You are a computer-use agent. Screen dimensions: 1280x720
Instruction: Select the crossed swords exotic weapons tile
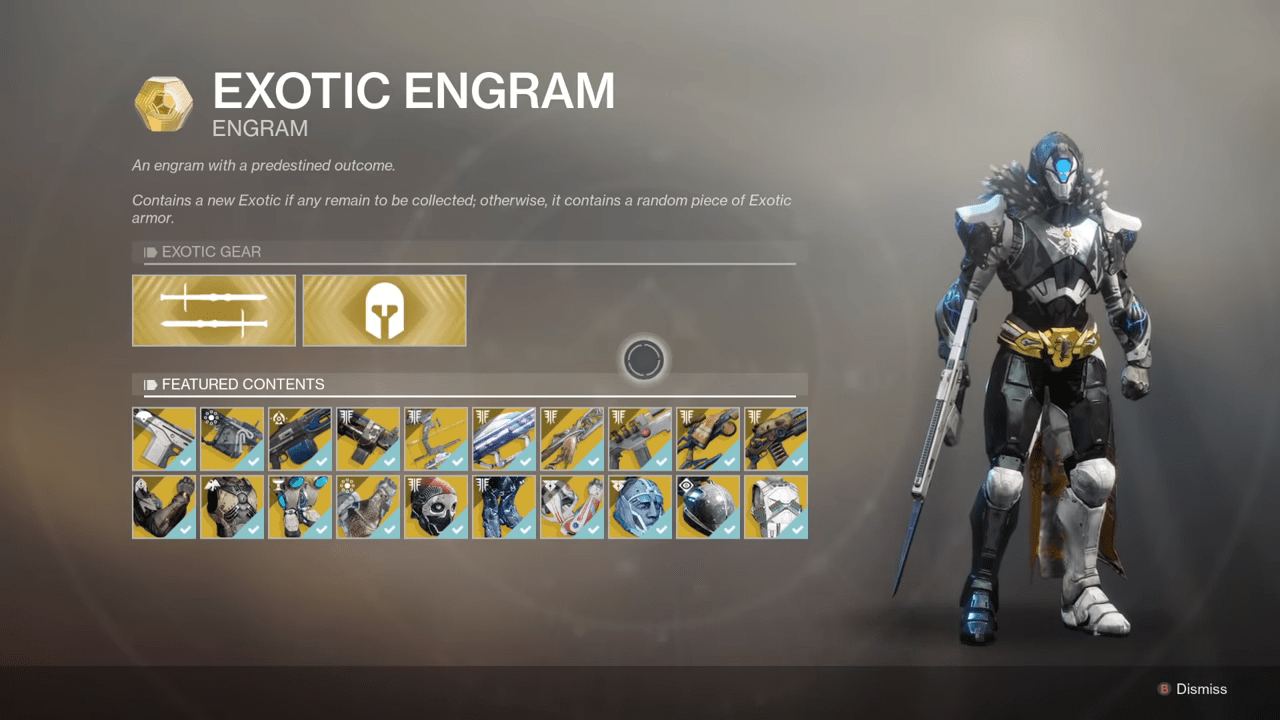tap(214, 310)
